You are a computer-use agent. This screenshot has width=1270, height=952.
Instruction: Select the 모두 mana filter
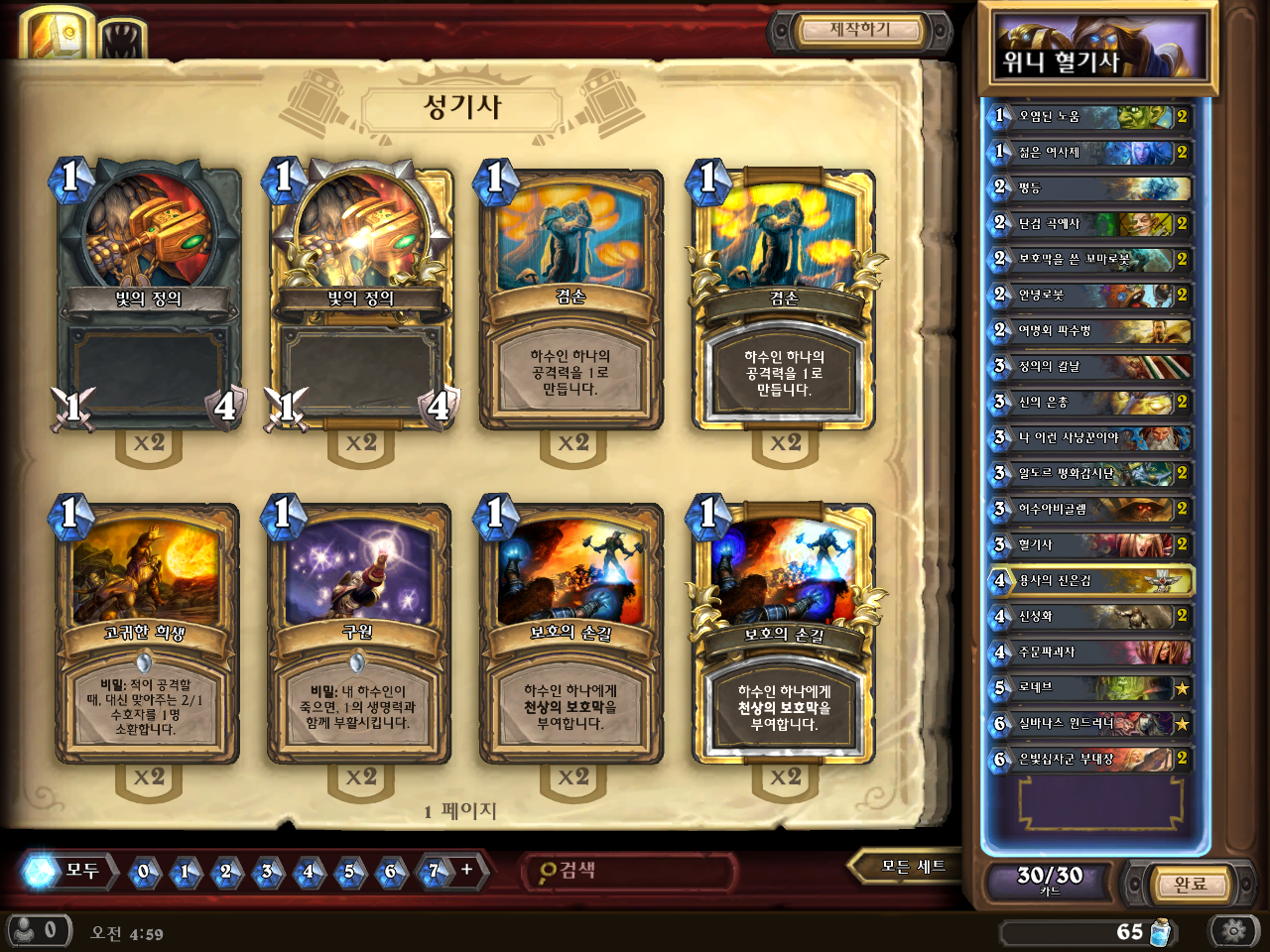click(x=67, y=871)
